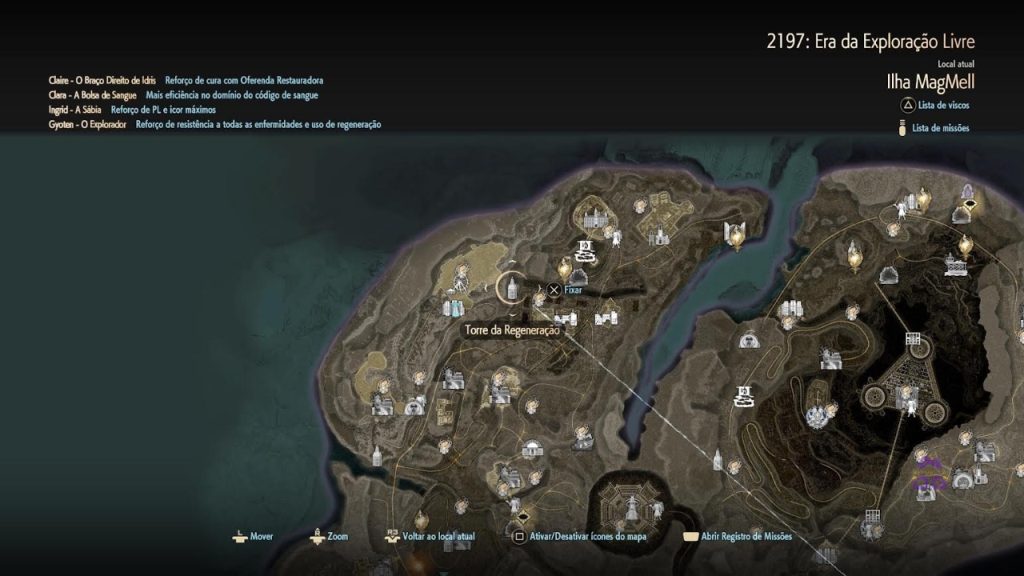This screenshot has width=1024, height=576.
Task: Select the Torre da Regeneração tower marker
Action: point(510,289)
